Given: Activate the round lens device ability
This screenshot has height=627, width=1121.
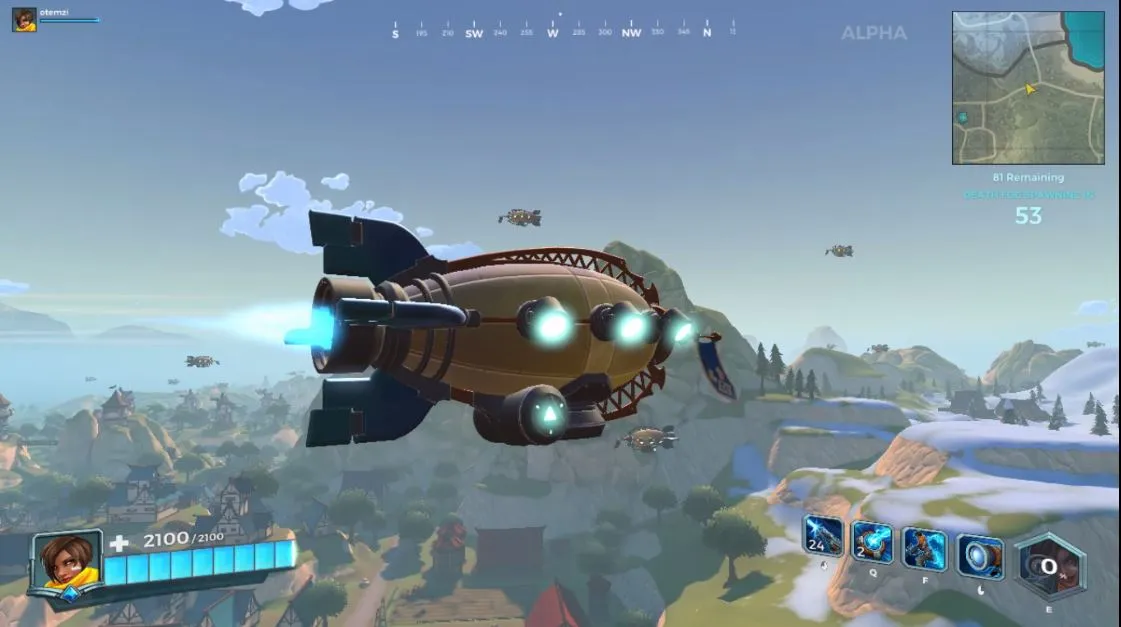Looking at the screenshot, I should tap(980, 556).
